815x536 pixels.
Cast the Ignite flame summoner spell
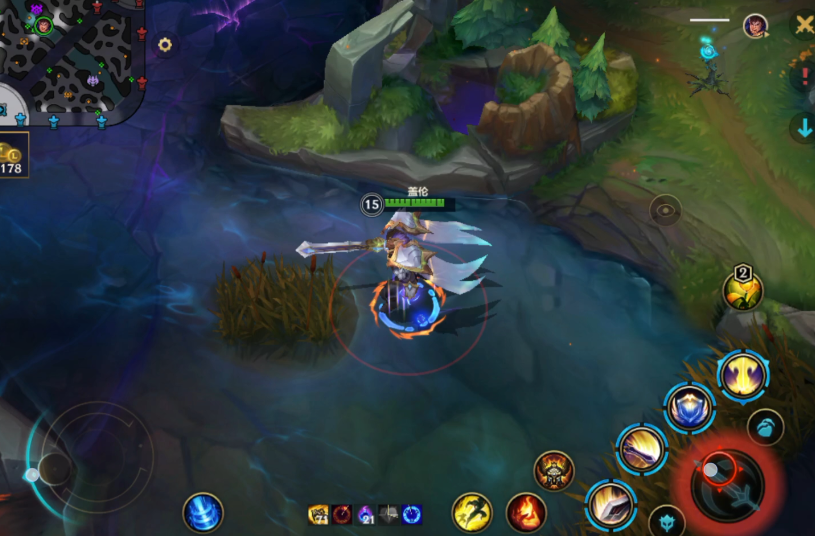coord(526,513)
